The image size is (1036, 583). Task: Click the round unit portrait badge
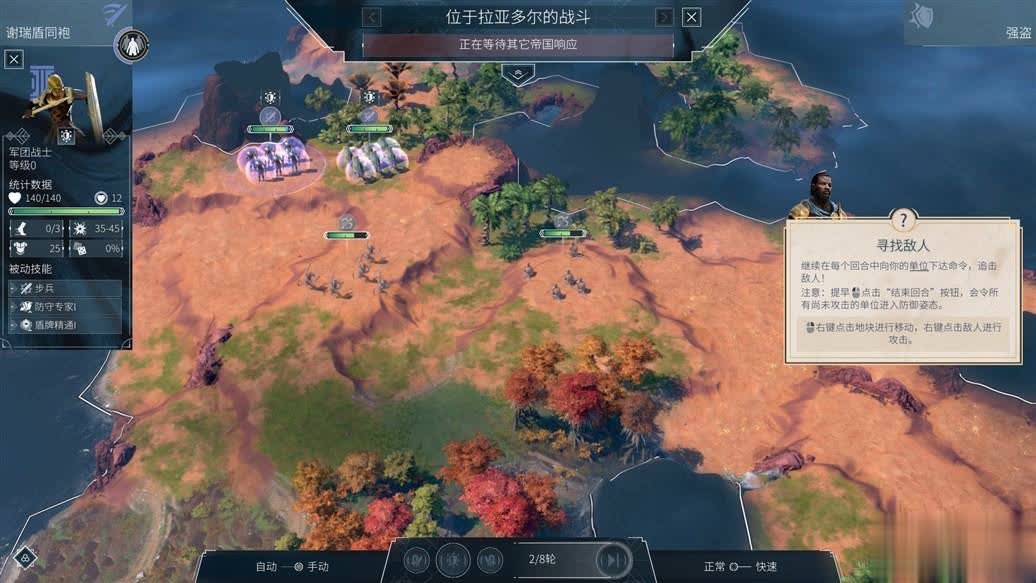pos(132,45)
